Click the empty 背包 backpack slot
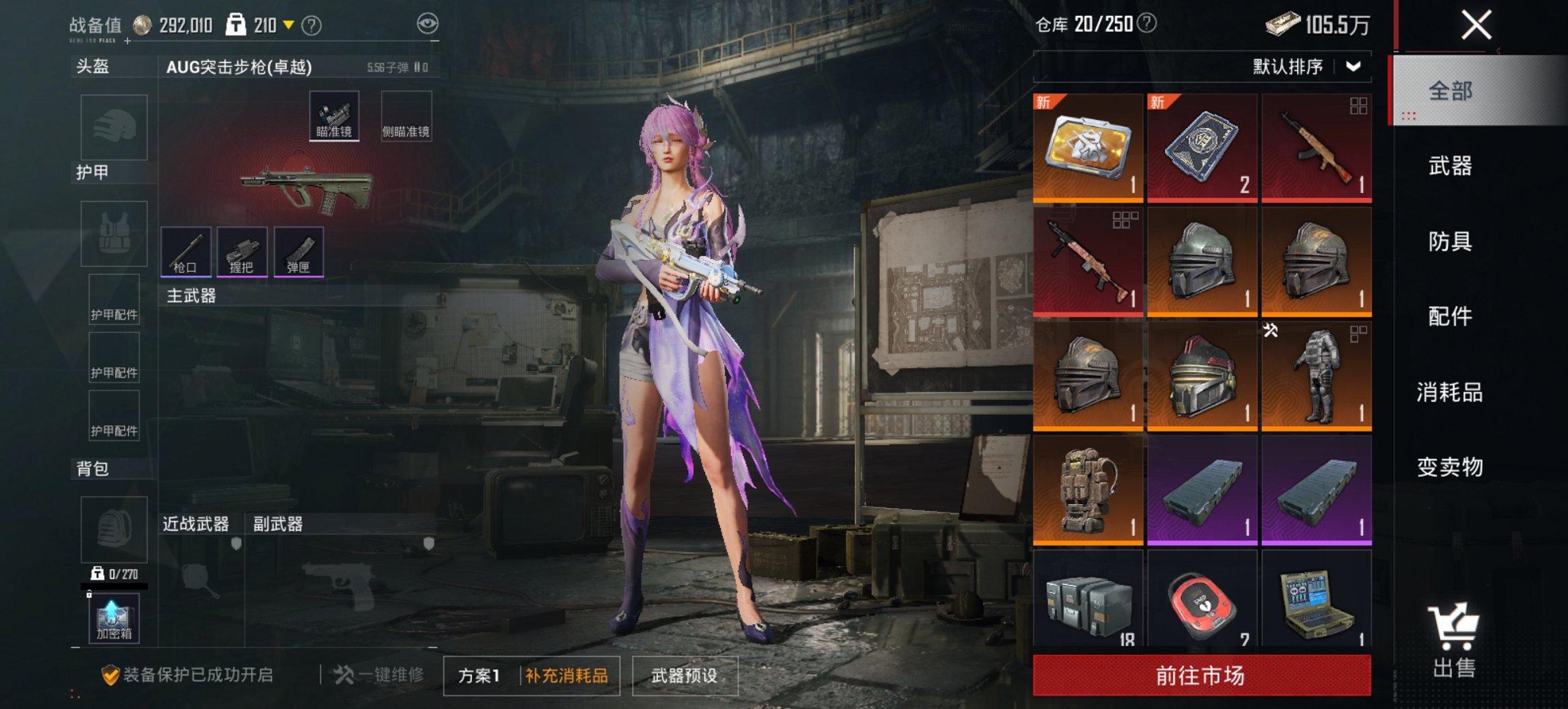1568x709 pixels. (x=113, y=530)
